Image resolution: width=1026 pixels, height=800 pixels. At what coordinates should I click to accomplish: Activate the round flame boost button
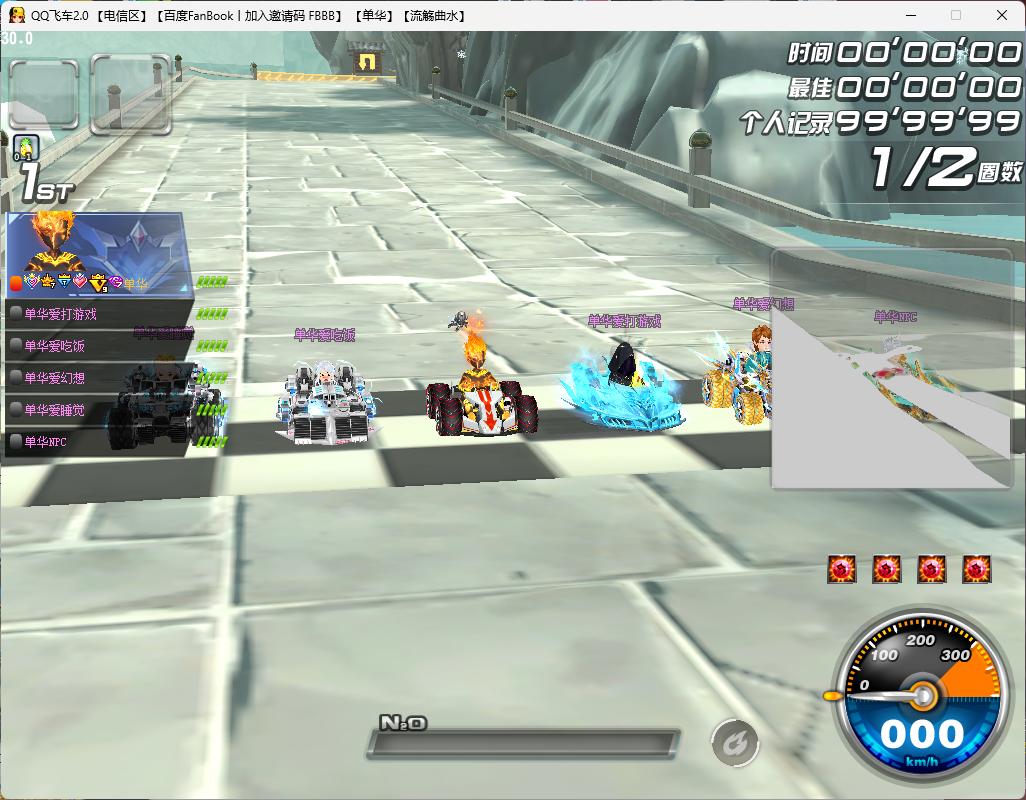(x=735, y=743)
